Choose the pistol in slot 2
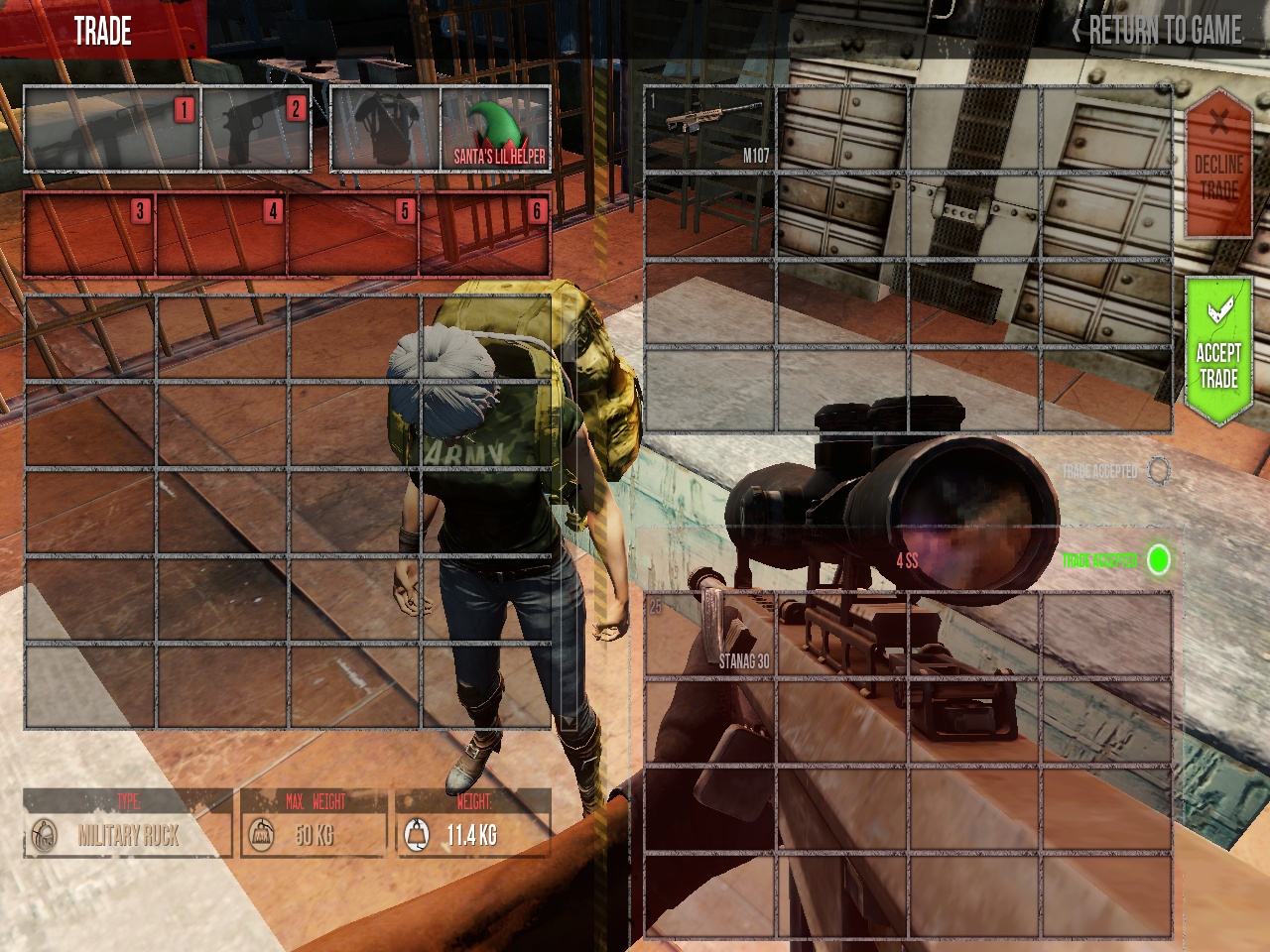The height and width of the screenshot is (952, 1270). pos(257,130)
